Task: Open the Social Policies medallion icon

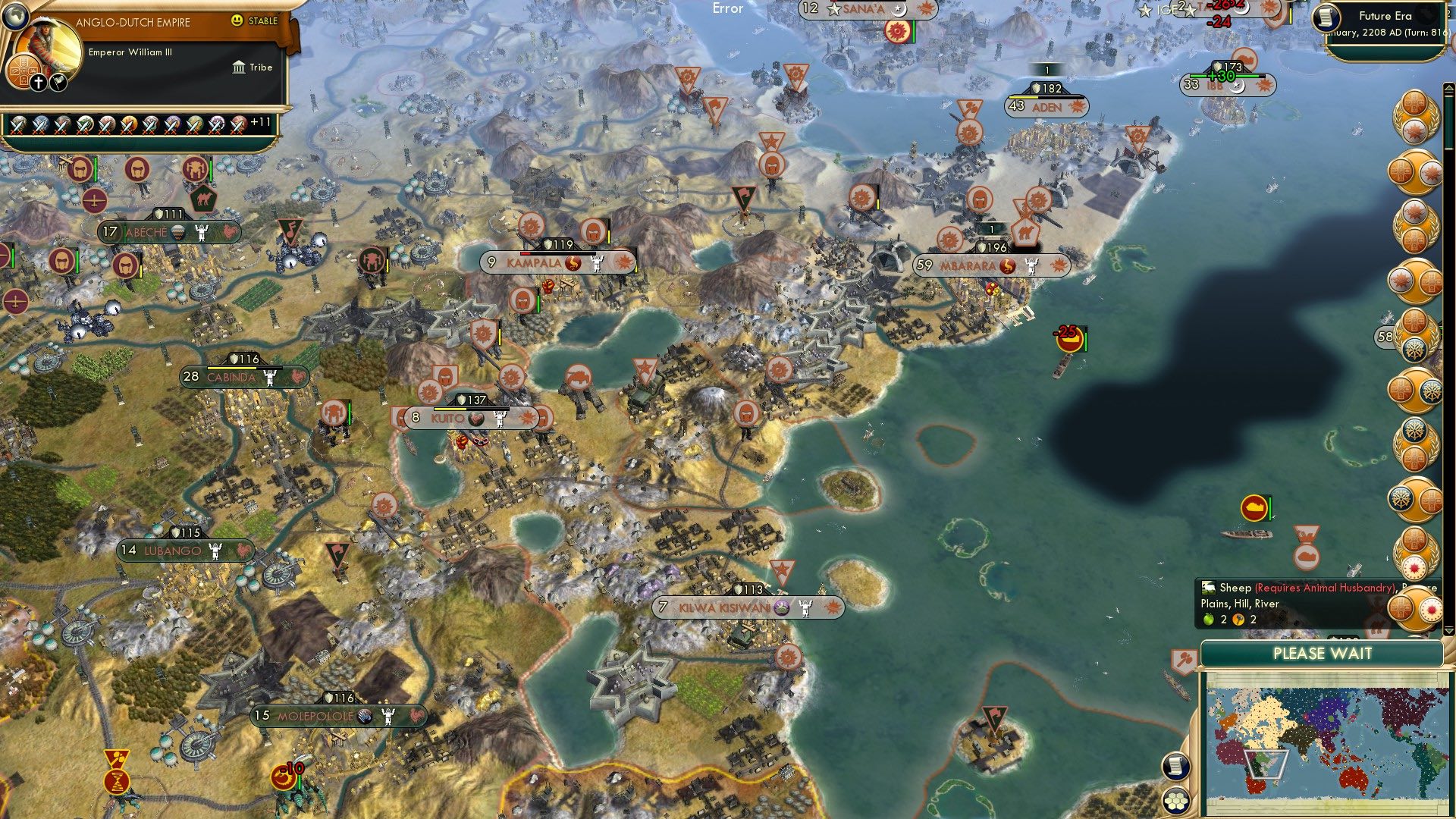Action: pos(25,72)
